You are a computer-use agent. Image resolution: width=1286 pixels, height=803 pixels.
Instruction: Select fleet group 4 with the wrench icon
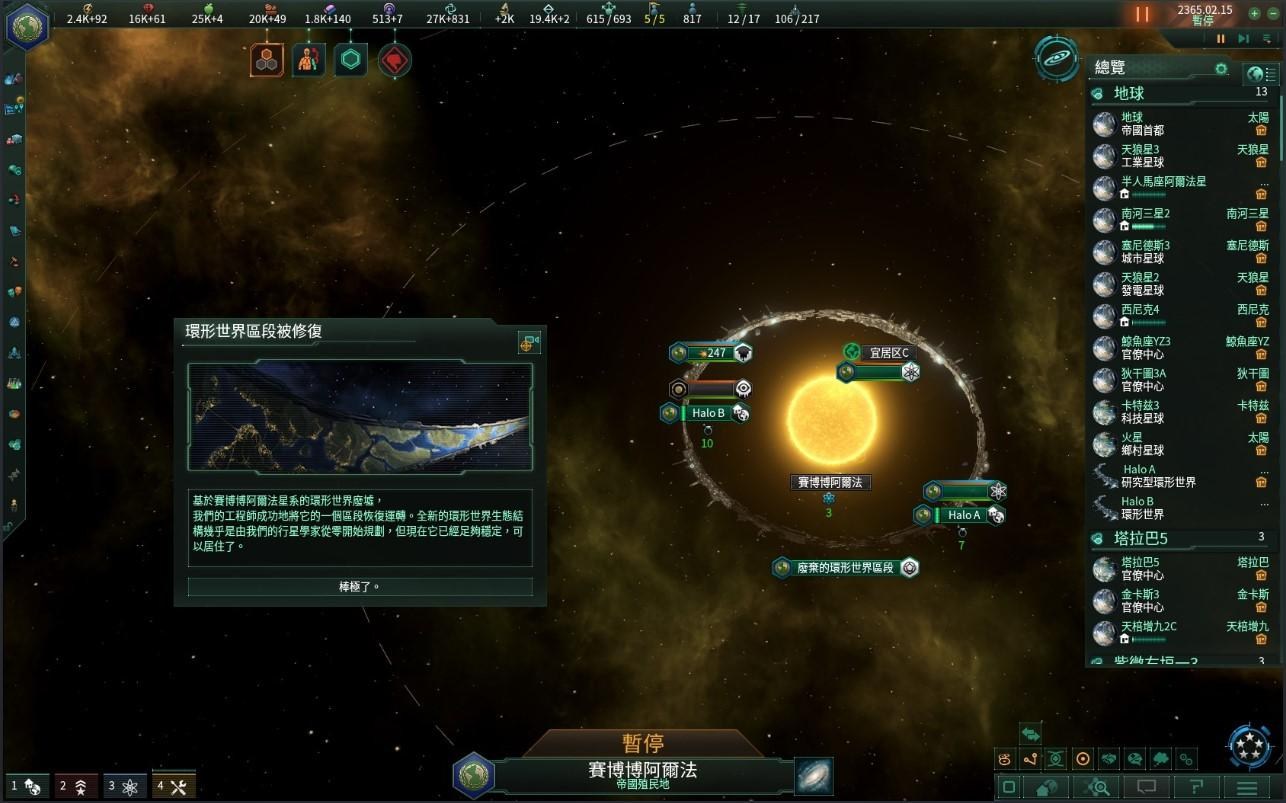pyautogui.click(x=174, y=786)
